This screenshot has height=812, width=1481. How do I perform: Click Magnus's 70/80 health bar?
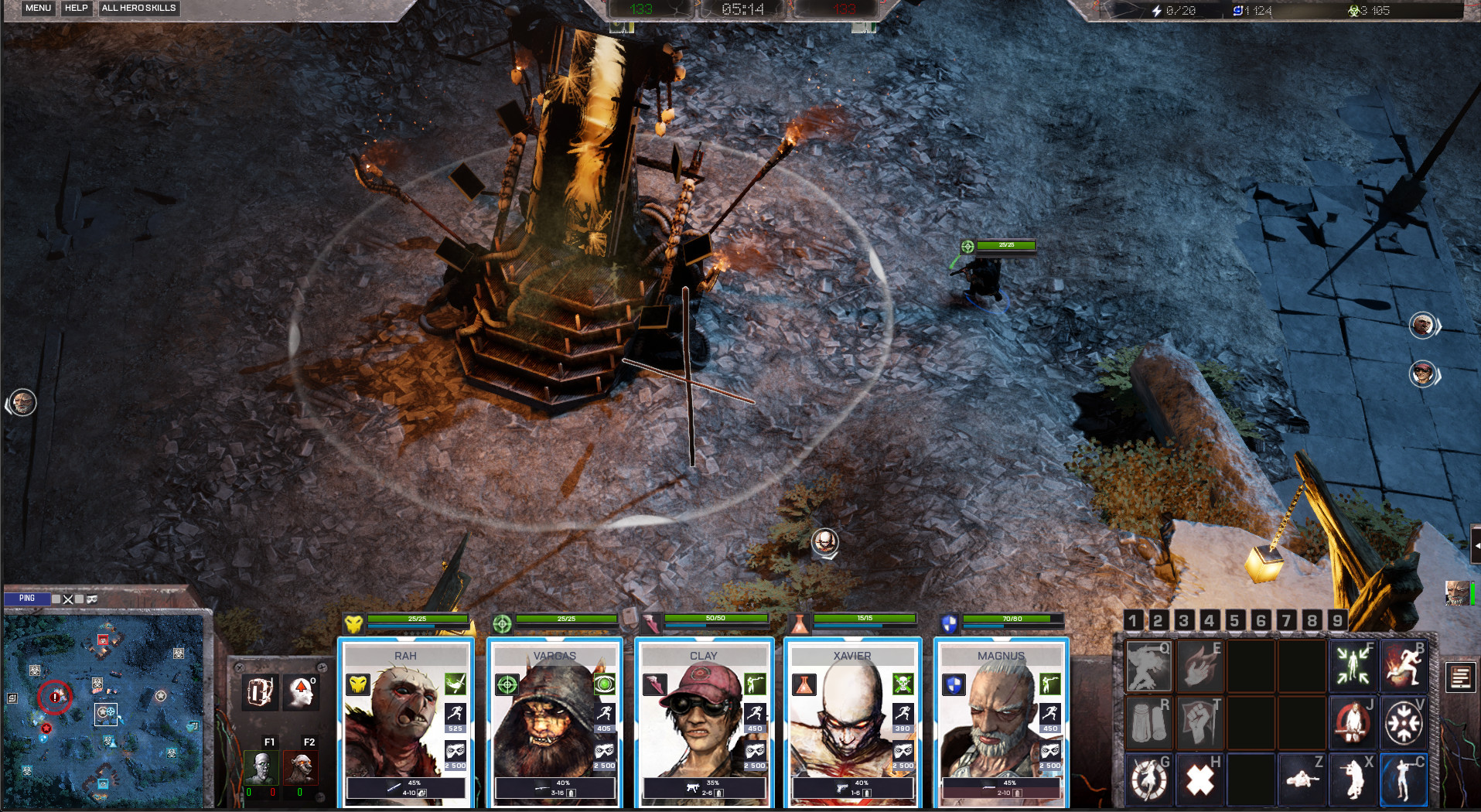coord(1013,619)
